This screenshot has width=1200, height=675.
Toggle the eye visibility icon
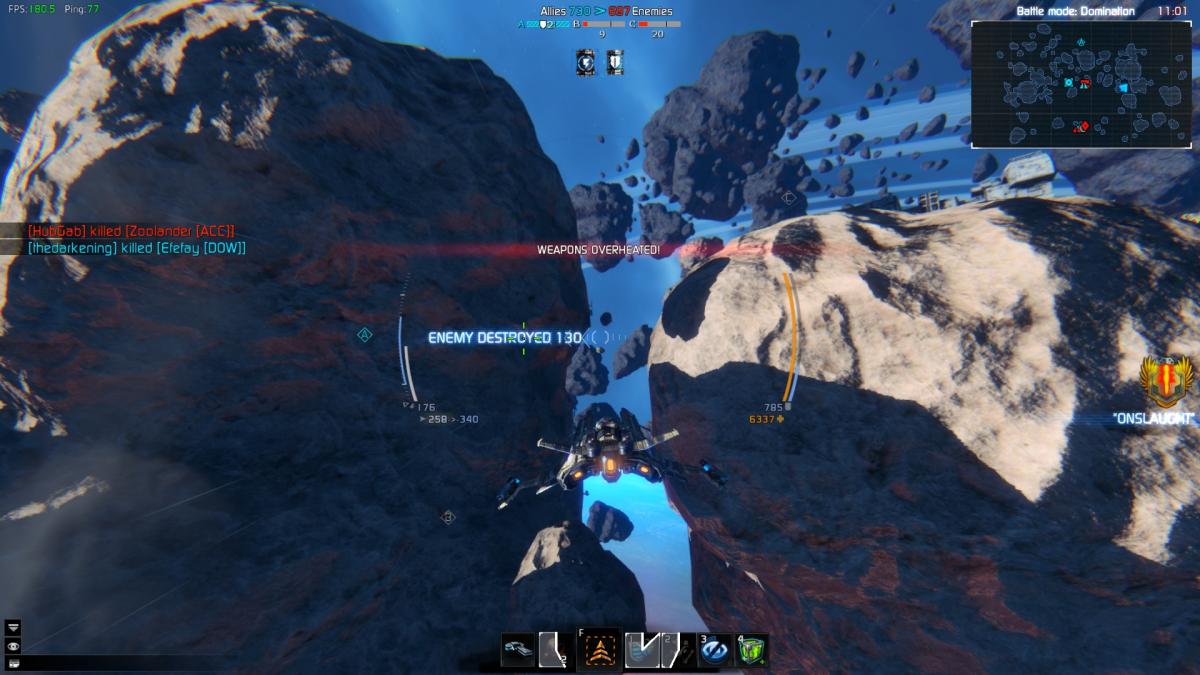point(13,645)
